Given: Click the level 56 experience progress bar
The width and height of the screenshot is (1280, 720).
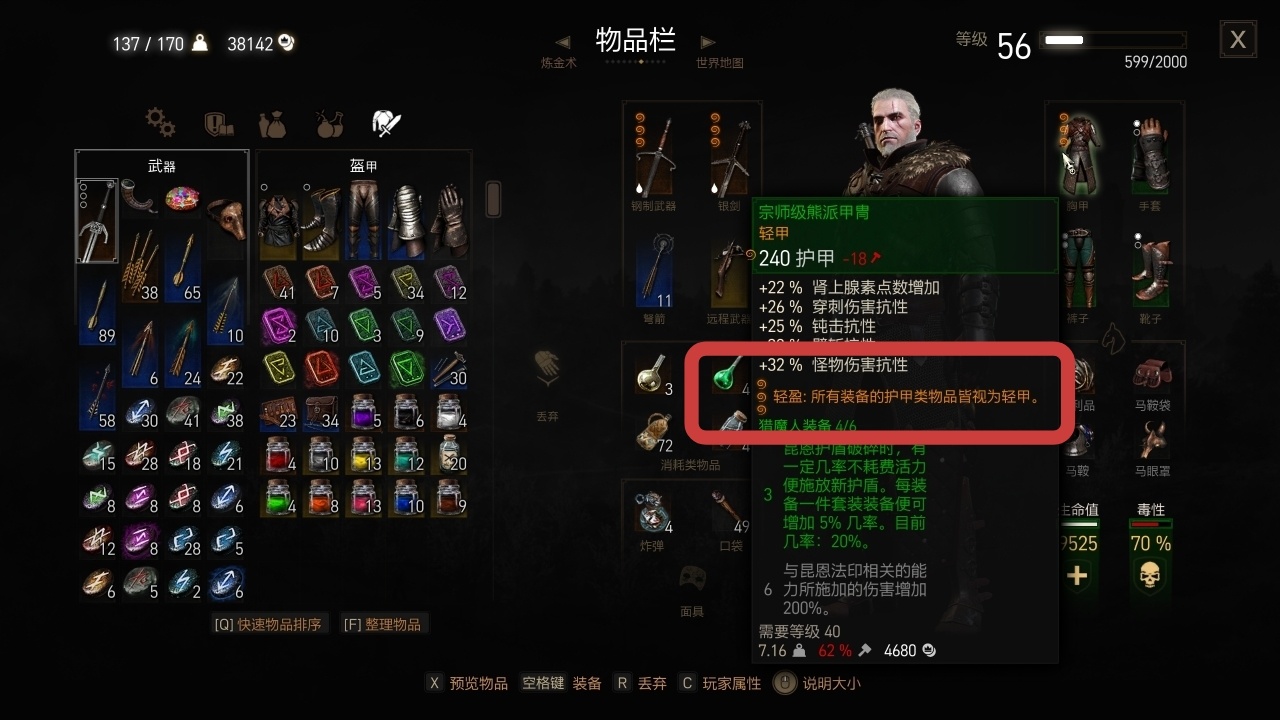Looking at the screenshot, I should point(1113,40).
